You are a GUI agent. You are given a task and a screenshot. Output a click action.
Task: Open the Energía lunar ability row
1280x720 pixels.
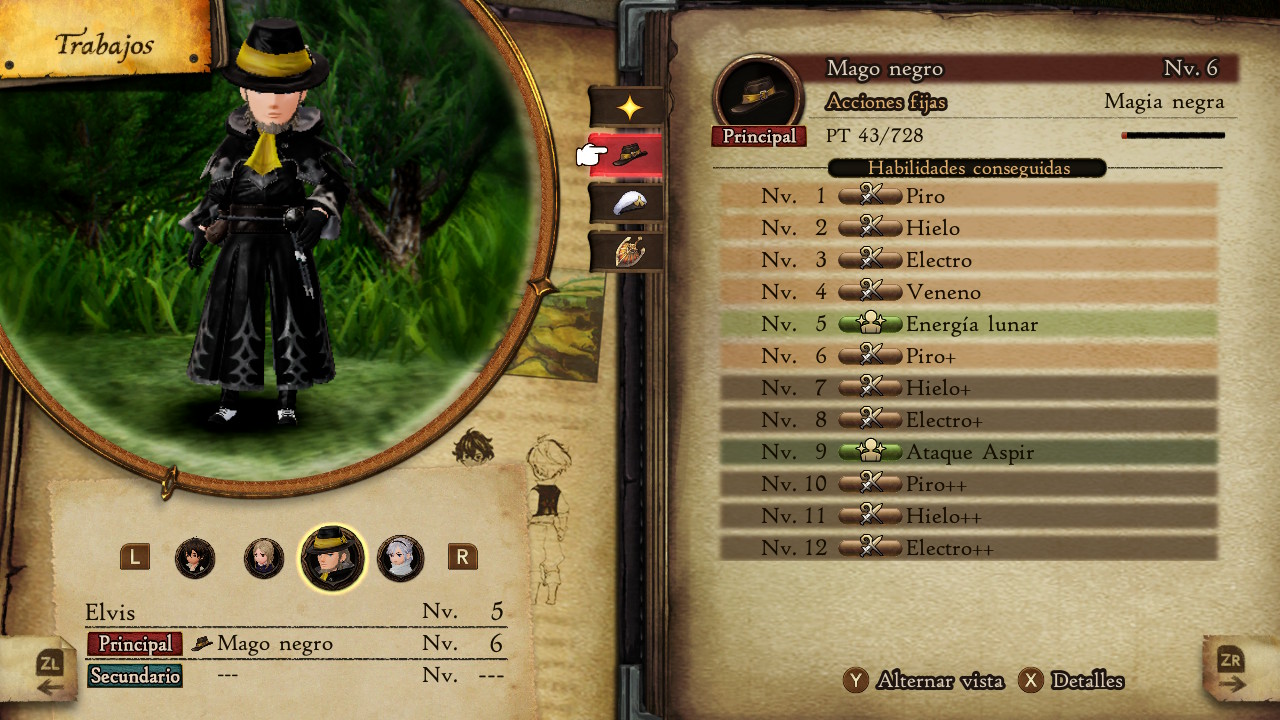coord(968,324)
